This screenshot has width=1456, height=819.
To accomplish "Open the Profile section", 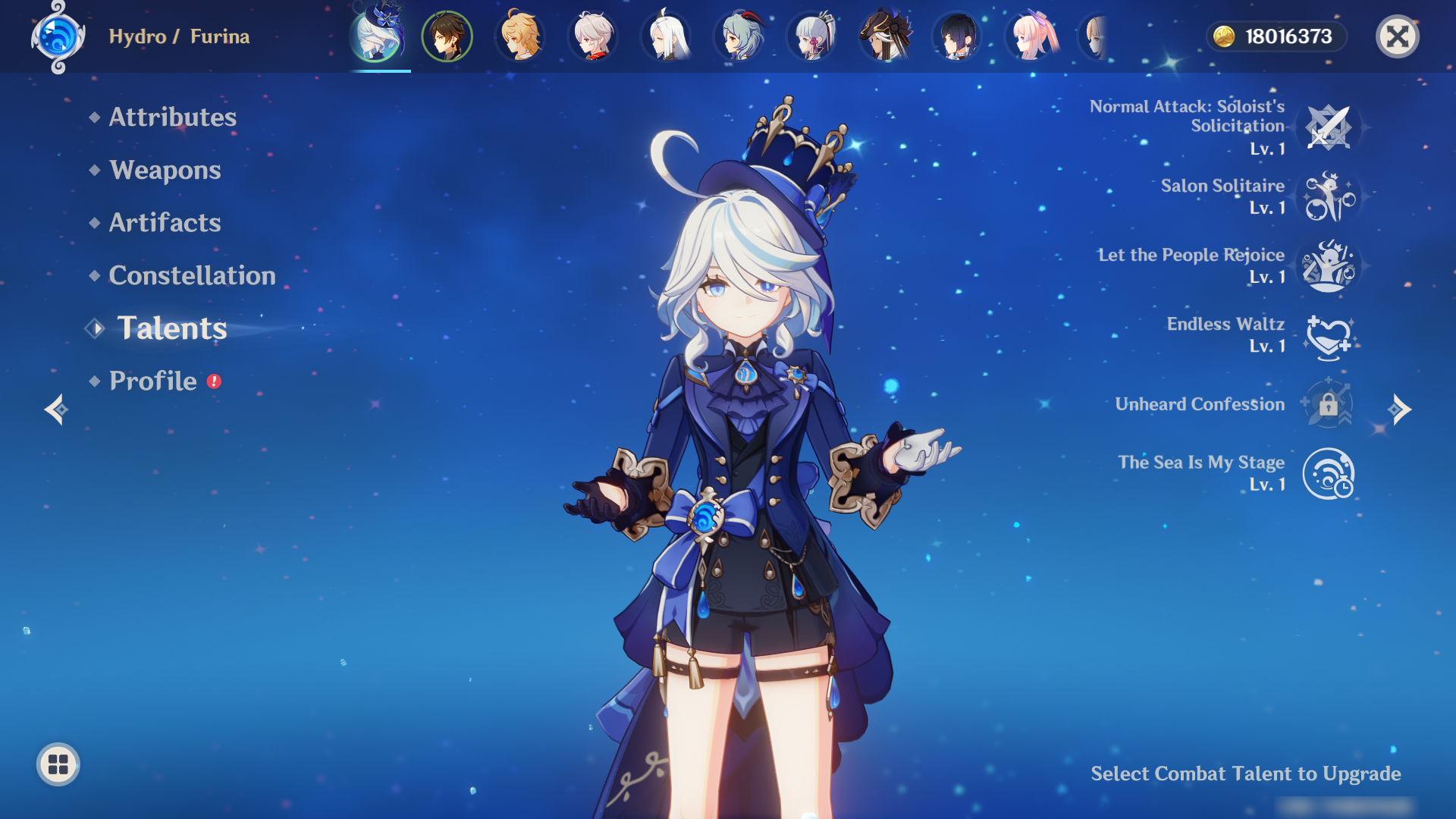I will pos(152,381).
